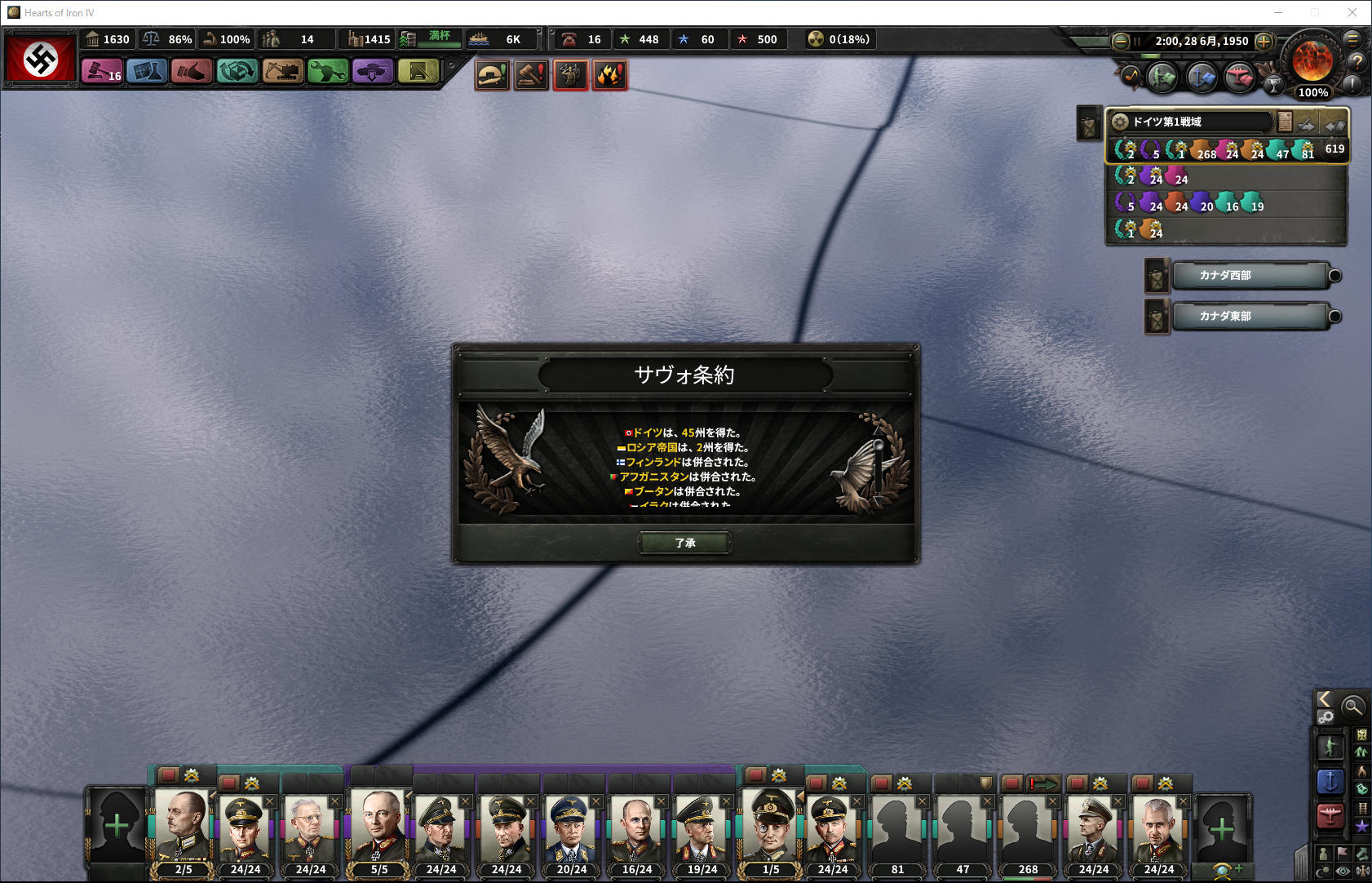The image size is (1372, 883).
Task: Open the construction screen with the crane icon
Action: click(x=283, y=72)
